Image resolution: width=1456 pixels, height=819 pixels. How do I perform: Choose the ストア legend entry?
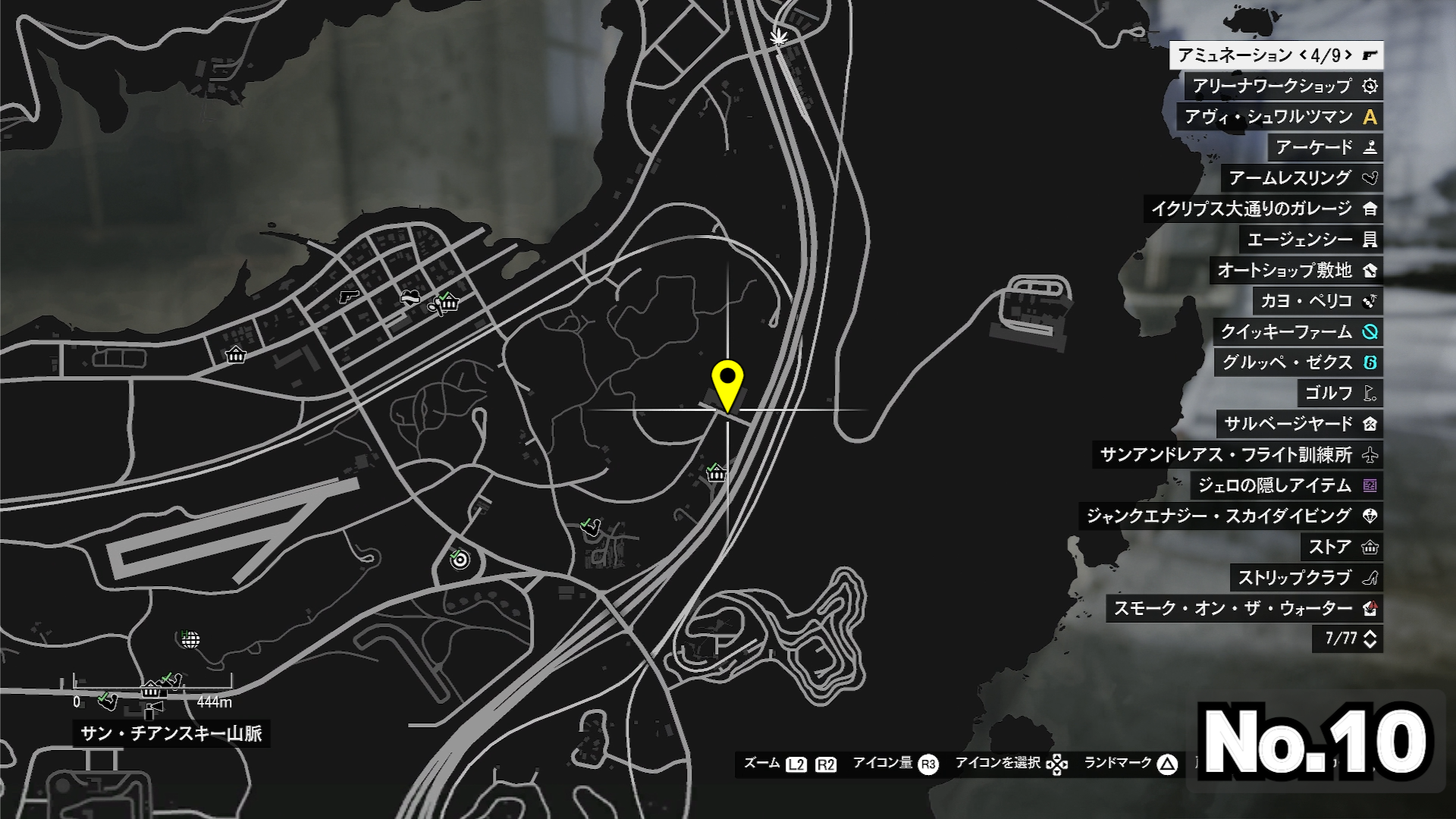1341,547
